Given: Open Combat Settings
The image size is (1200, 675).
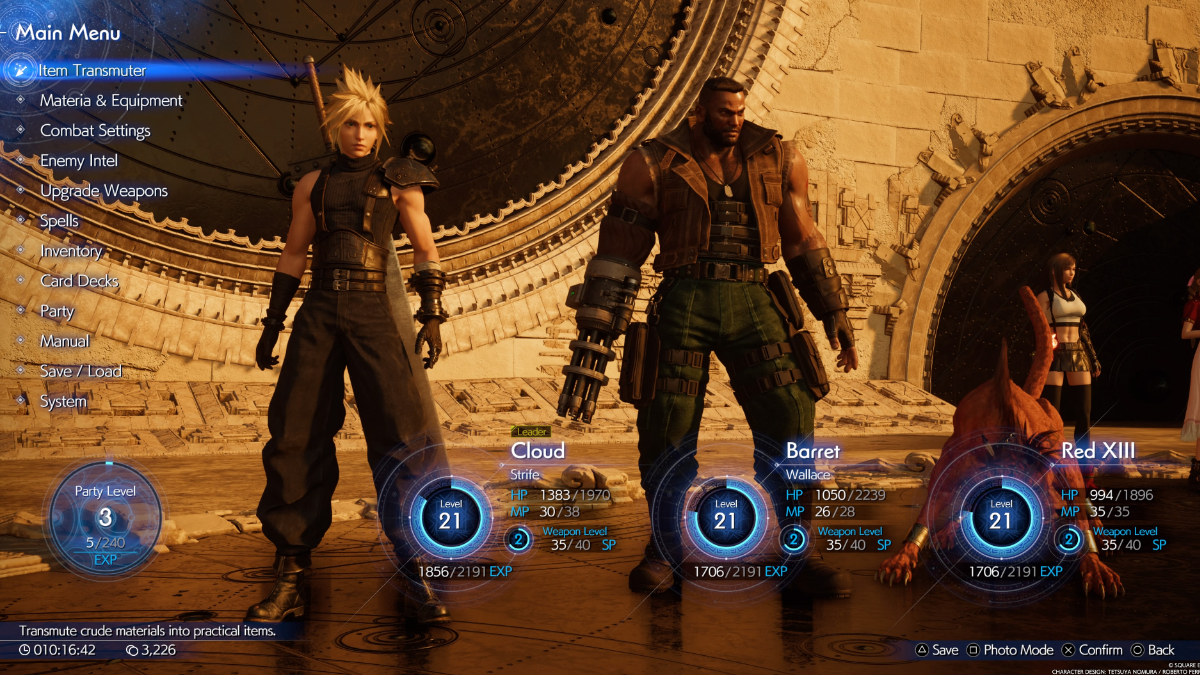Looking at the screenshot, I should pos(95,131).
